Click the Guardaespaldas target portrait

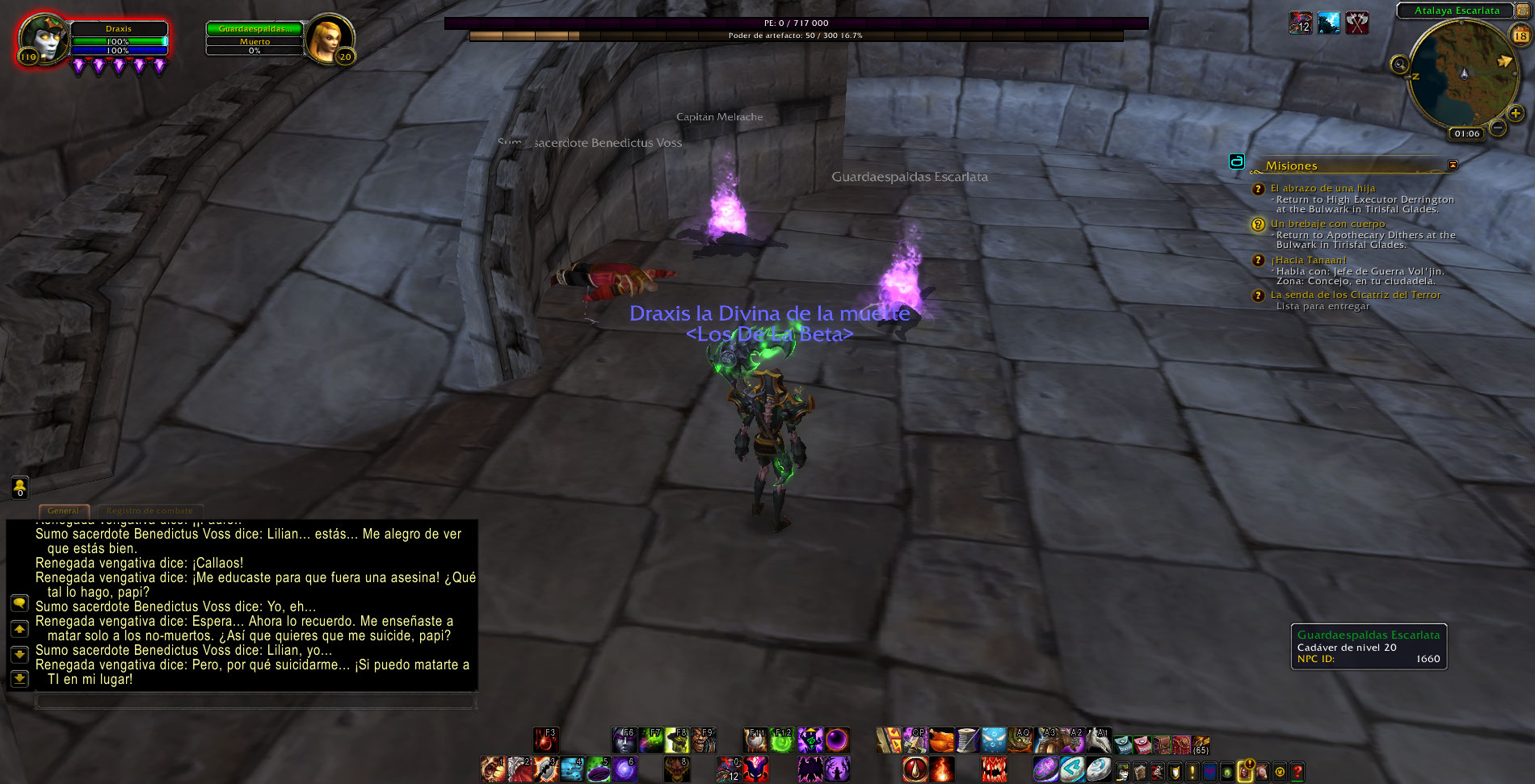coord(330,38)
